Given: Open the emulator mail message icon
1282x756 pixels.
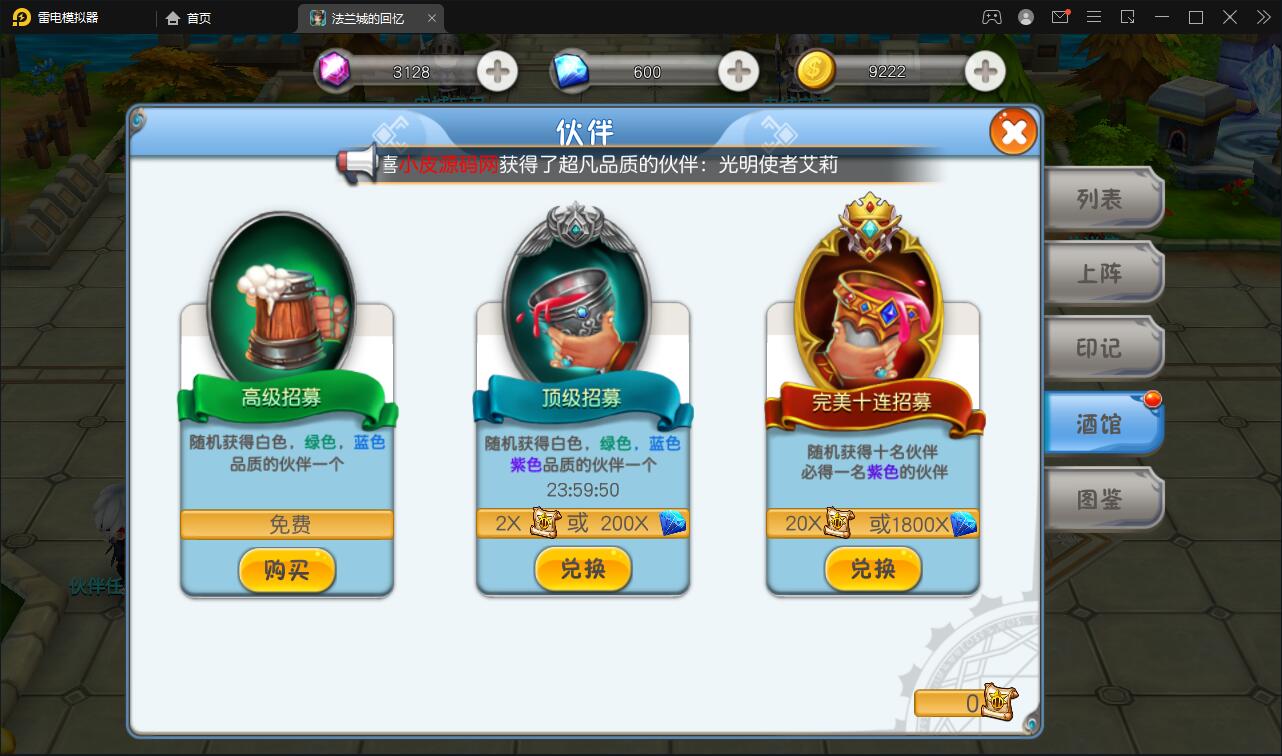Looking at the screenshot, I should (1062, 17).
